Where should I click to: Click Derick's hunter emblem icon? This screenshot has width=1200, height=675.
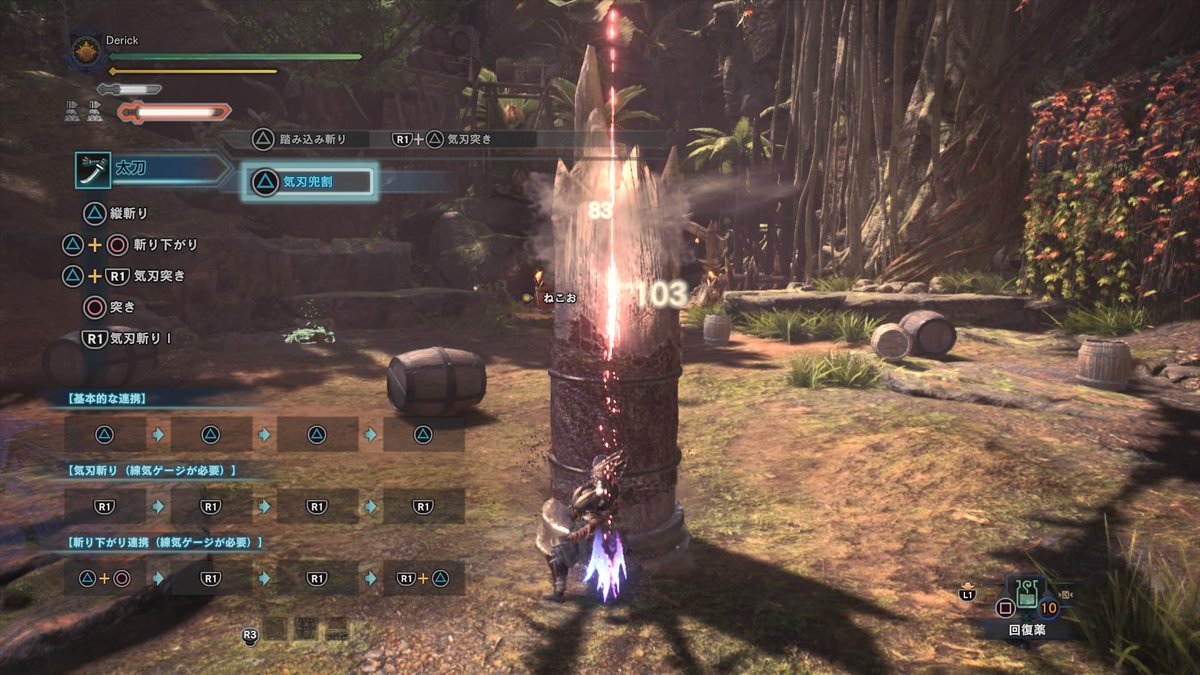click(86, 53)
